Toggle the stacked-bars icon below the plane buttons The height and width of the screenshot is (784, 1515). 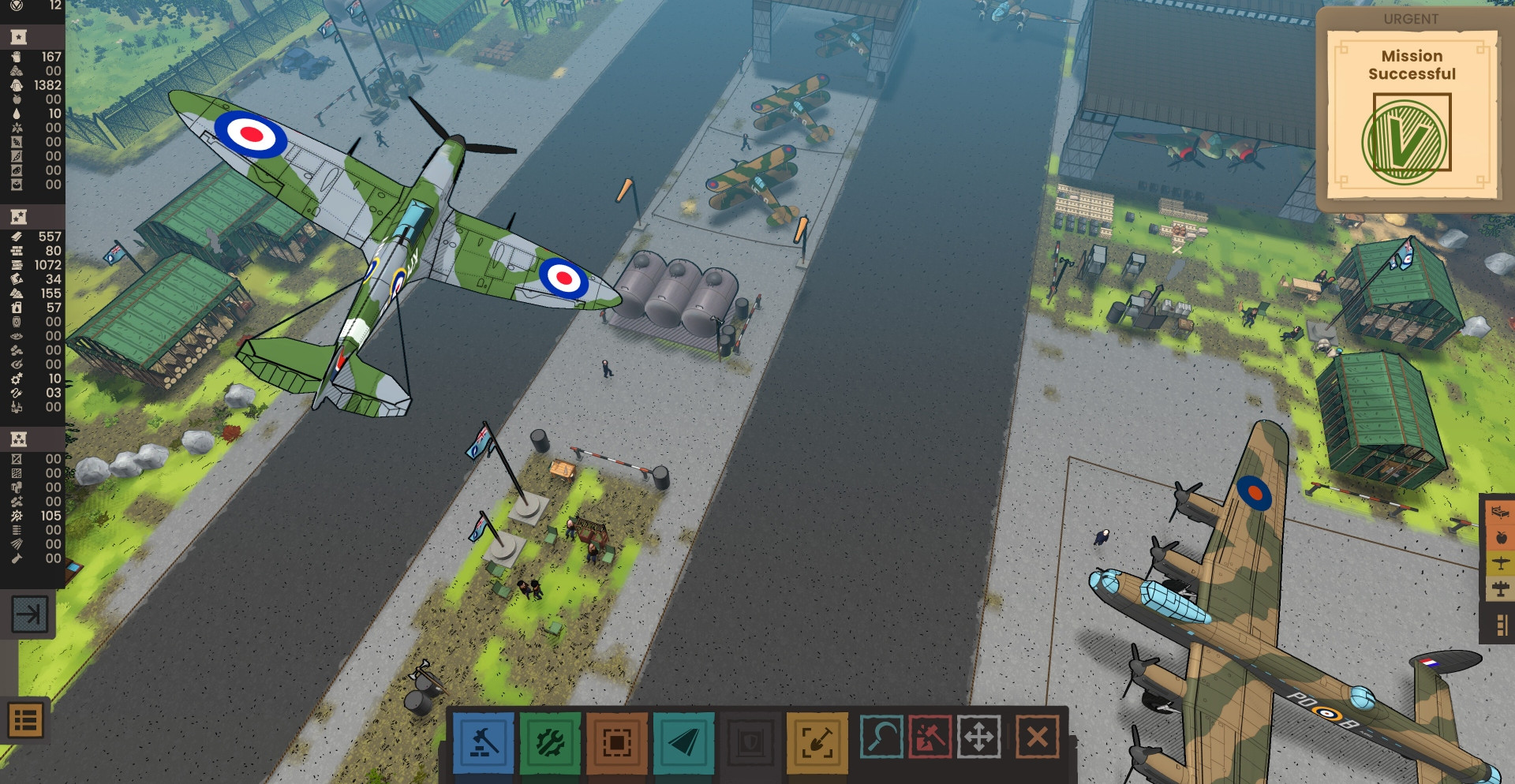tap(1500, 625)
